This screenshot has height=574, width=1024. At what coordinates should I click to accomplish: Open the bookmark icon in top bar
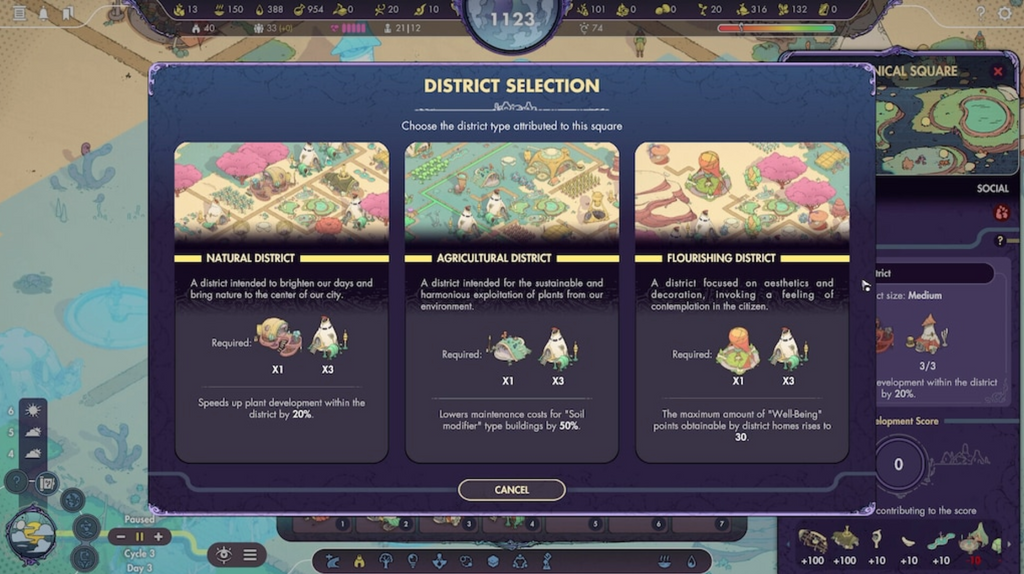[67, 14]
